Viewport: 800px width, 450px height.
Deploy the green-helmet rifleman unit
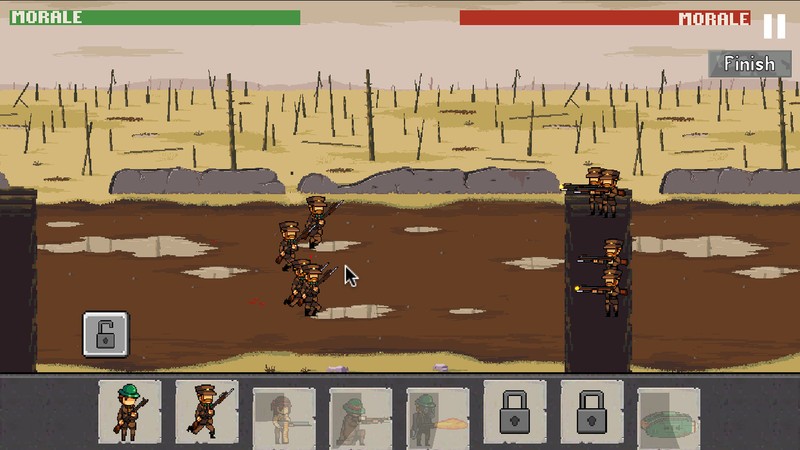click(130, 411)
